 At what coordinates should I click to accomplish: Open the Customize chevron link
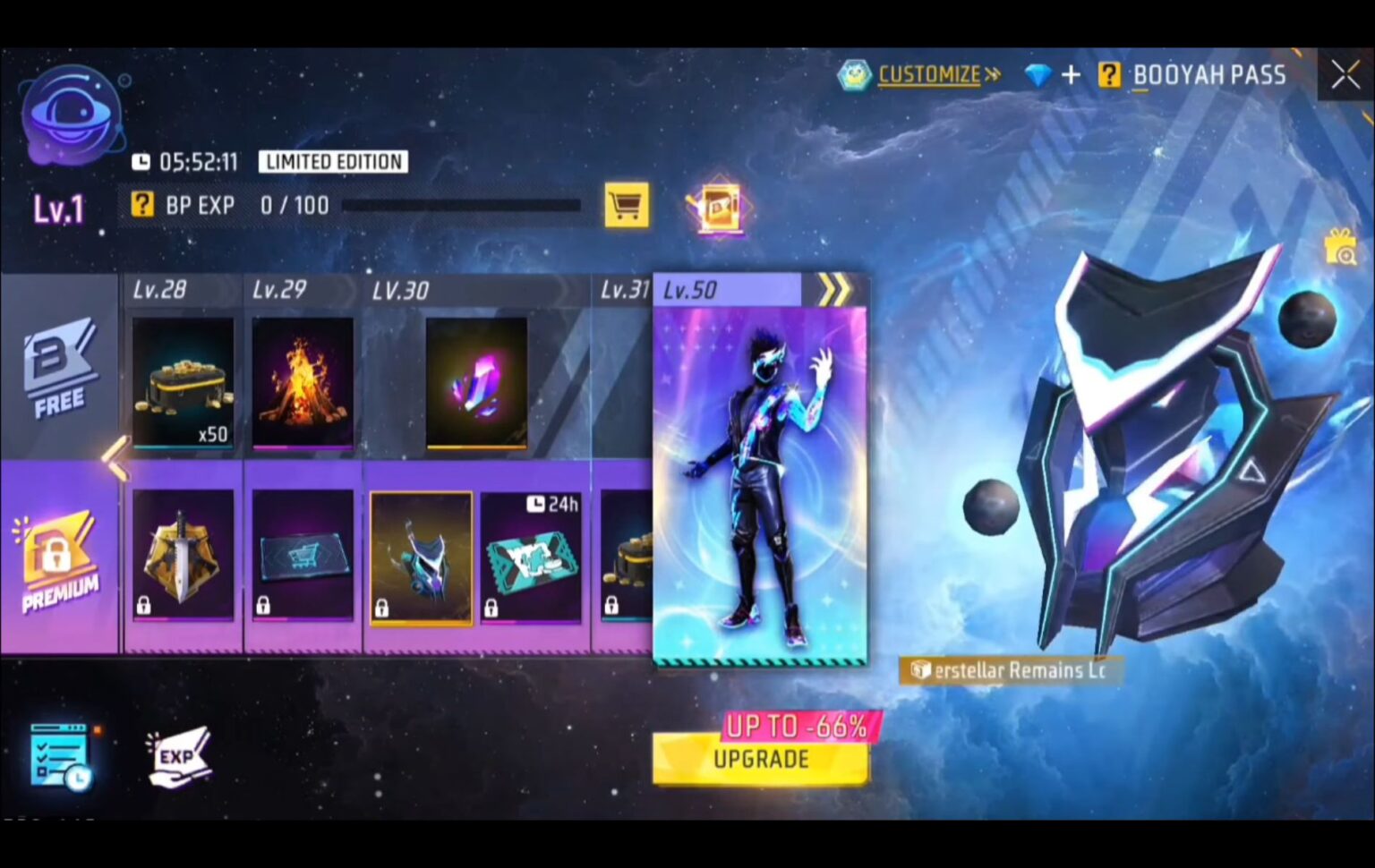(992, 75)
